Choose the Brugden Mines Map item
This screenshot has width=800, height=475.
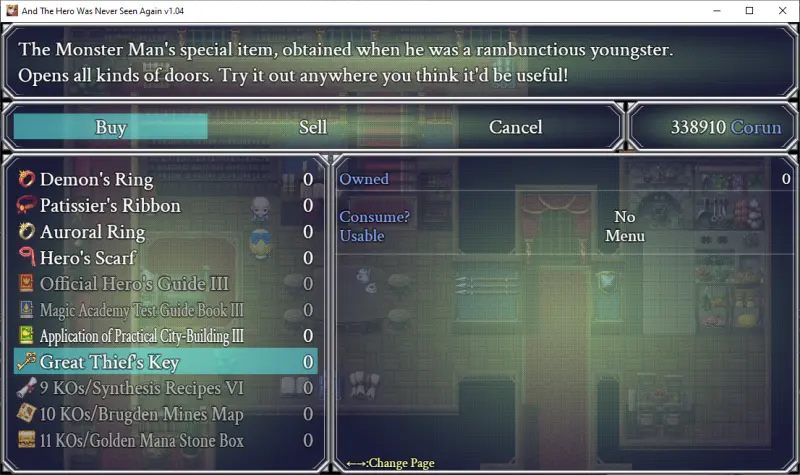141,414
